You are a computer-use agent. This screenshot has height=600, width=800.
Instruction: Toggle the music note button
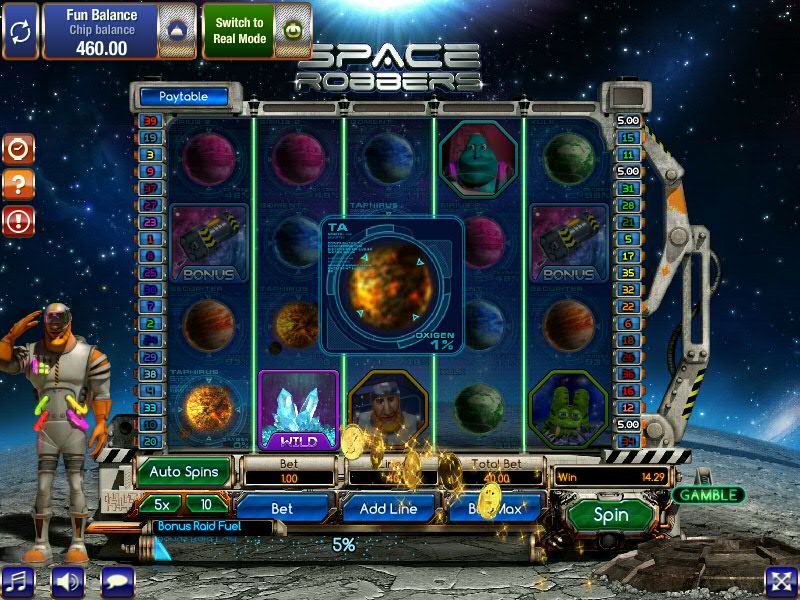19,580
